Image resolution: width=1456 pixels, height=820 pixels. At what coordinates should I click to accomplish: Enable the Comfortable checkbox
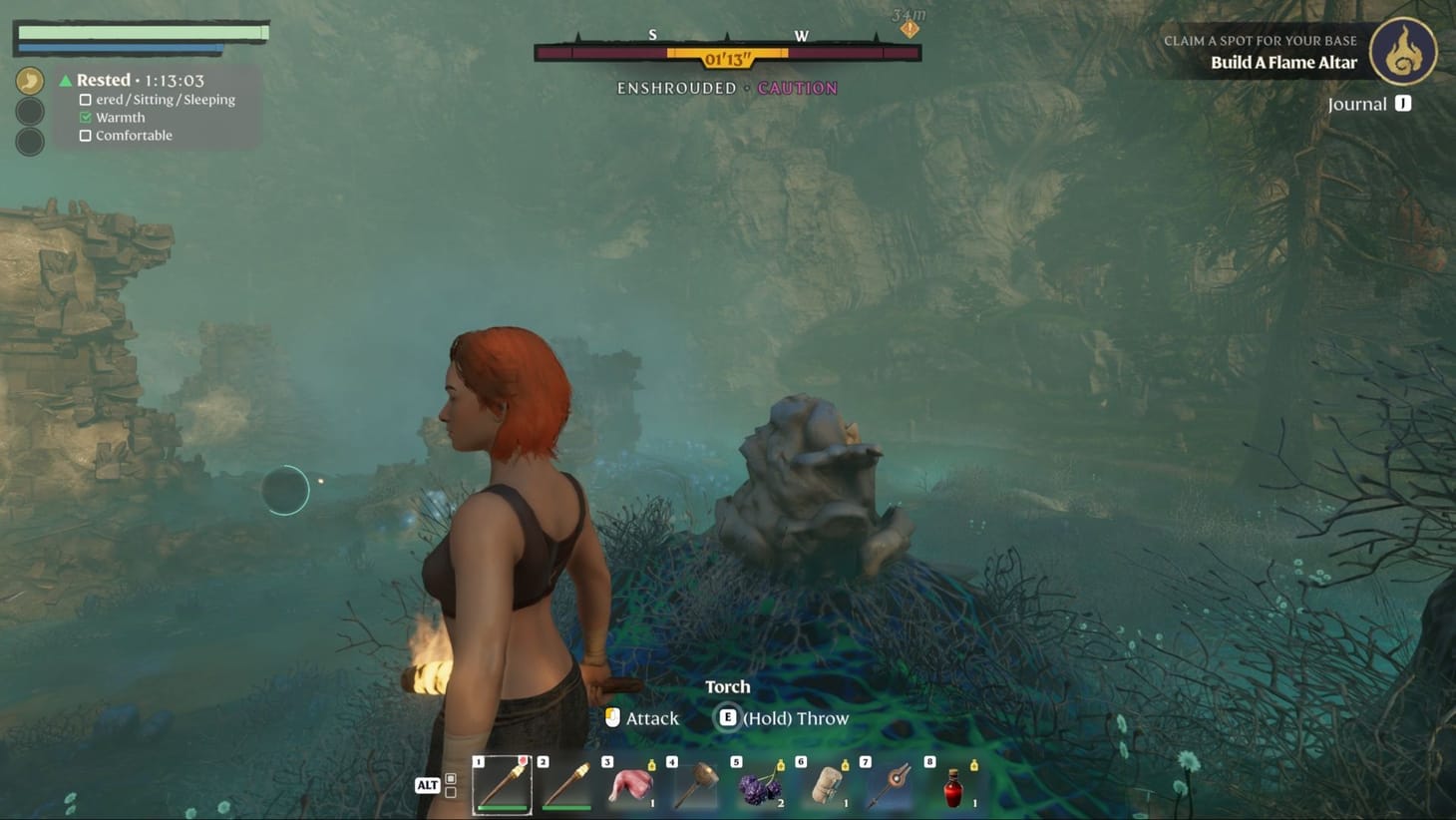[85, 136]
